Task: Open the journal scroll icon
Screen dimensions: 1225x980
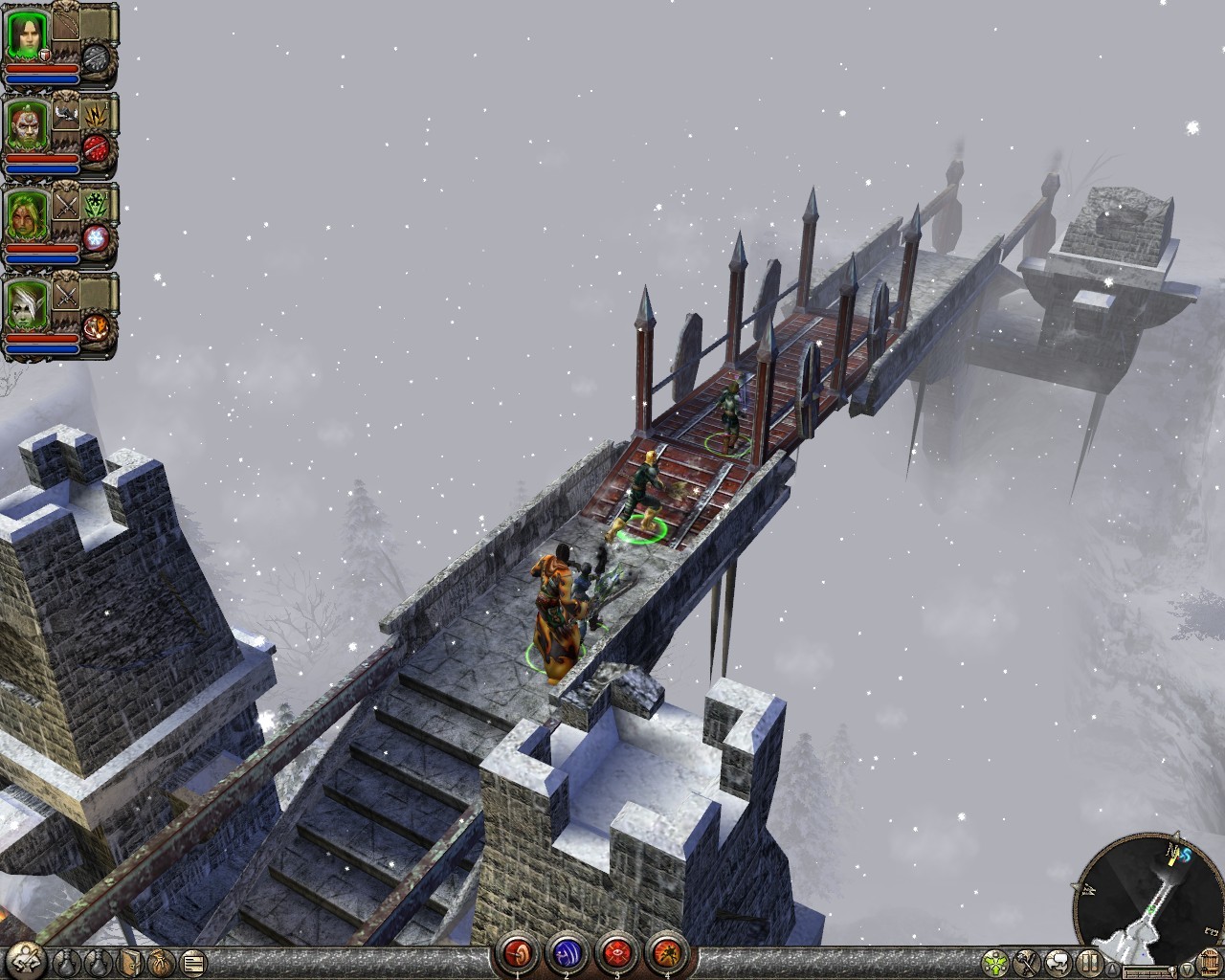Action: [193, 960]
